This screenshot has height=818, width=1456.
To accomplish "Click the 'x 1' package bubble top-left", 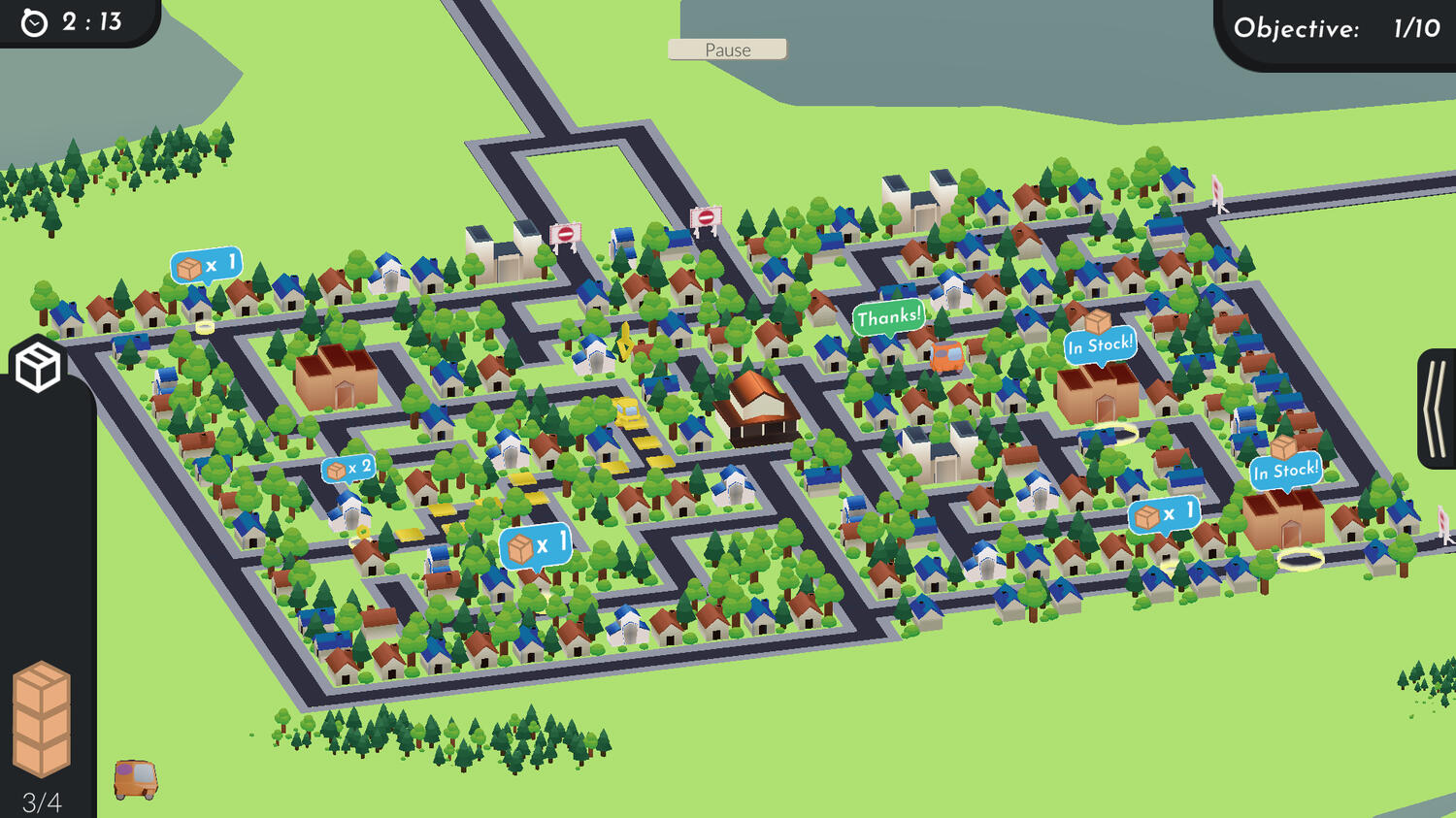I will [x=206, y=264].
